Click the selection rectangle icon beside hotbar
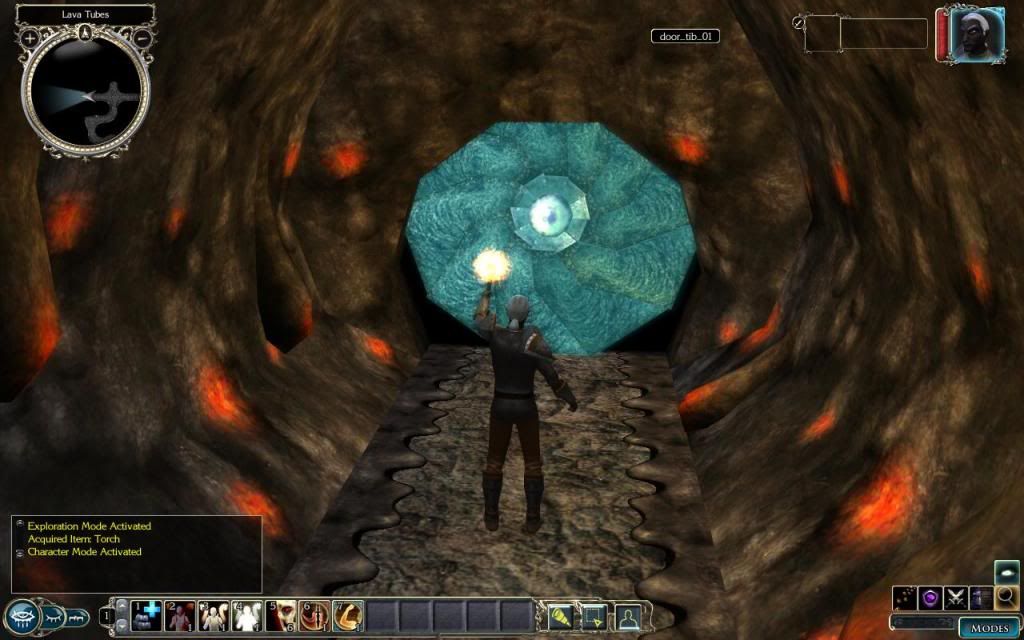The height and width of the screenshot is (640, 1024). click(x=594, y=616)
